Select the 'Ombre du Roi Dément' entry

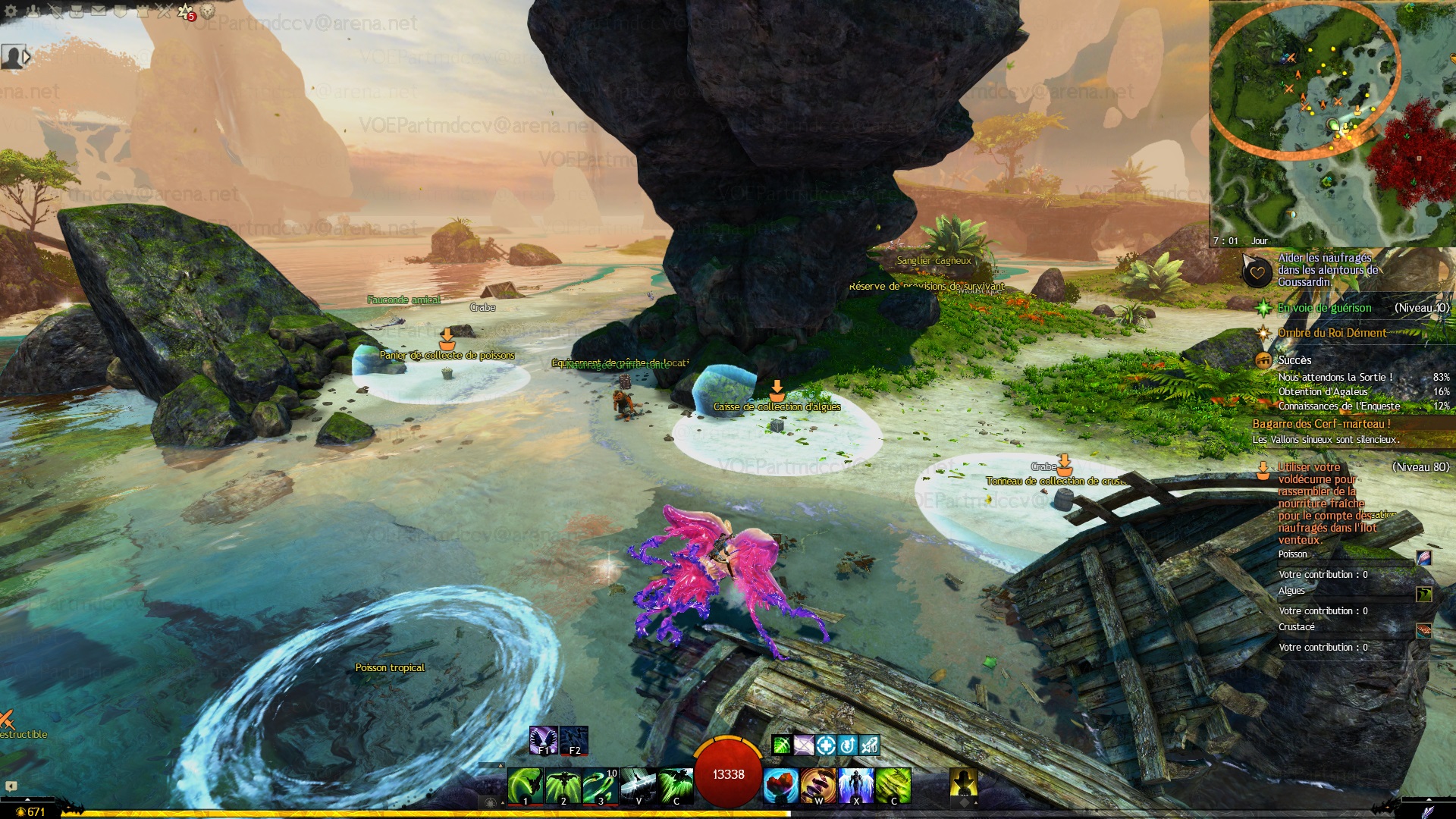click(x=1332, y=333)
